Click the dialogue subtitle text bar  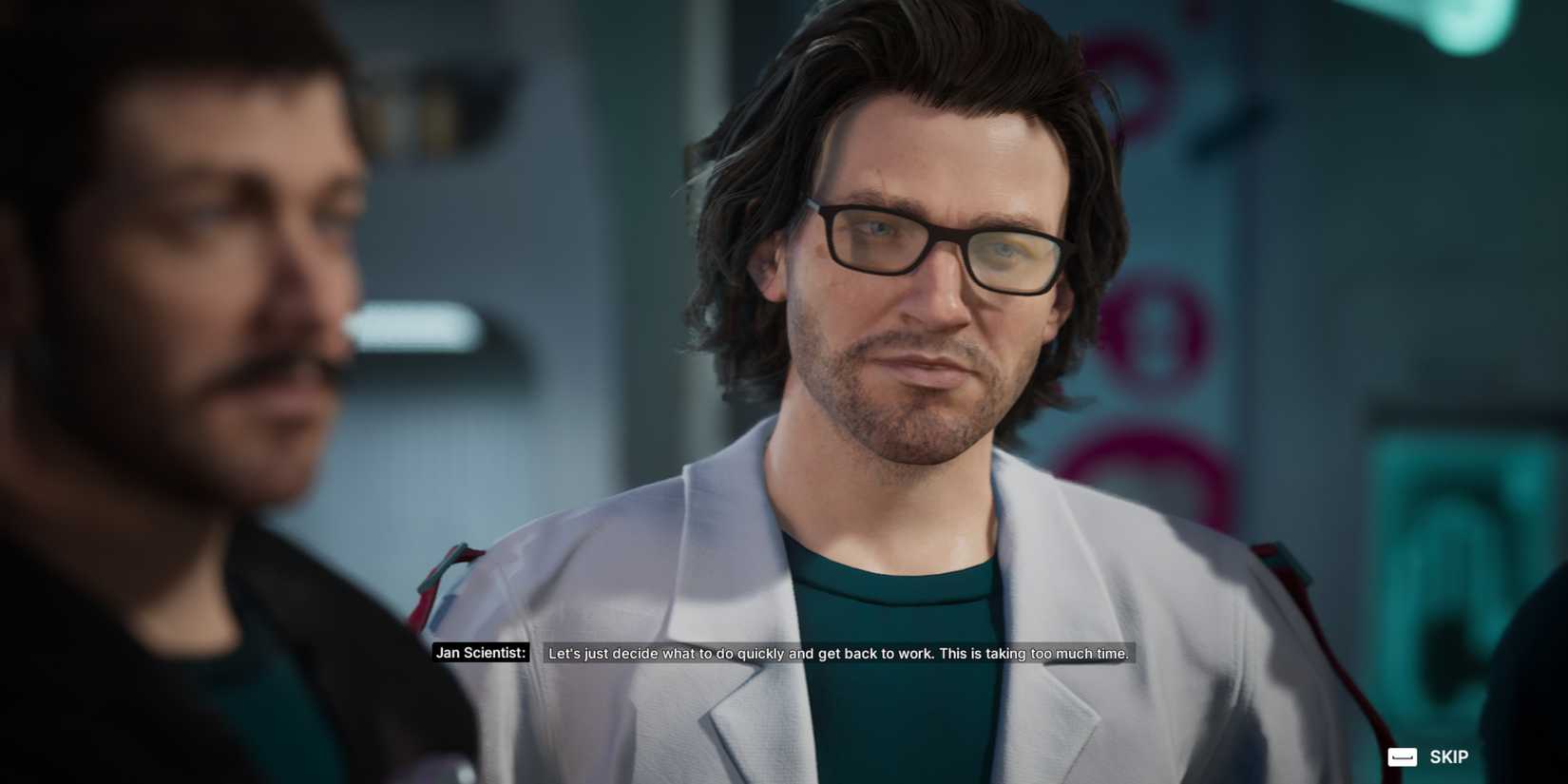coord(836,654)
